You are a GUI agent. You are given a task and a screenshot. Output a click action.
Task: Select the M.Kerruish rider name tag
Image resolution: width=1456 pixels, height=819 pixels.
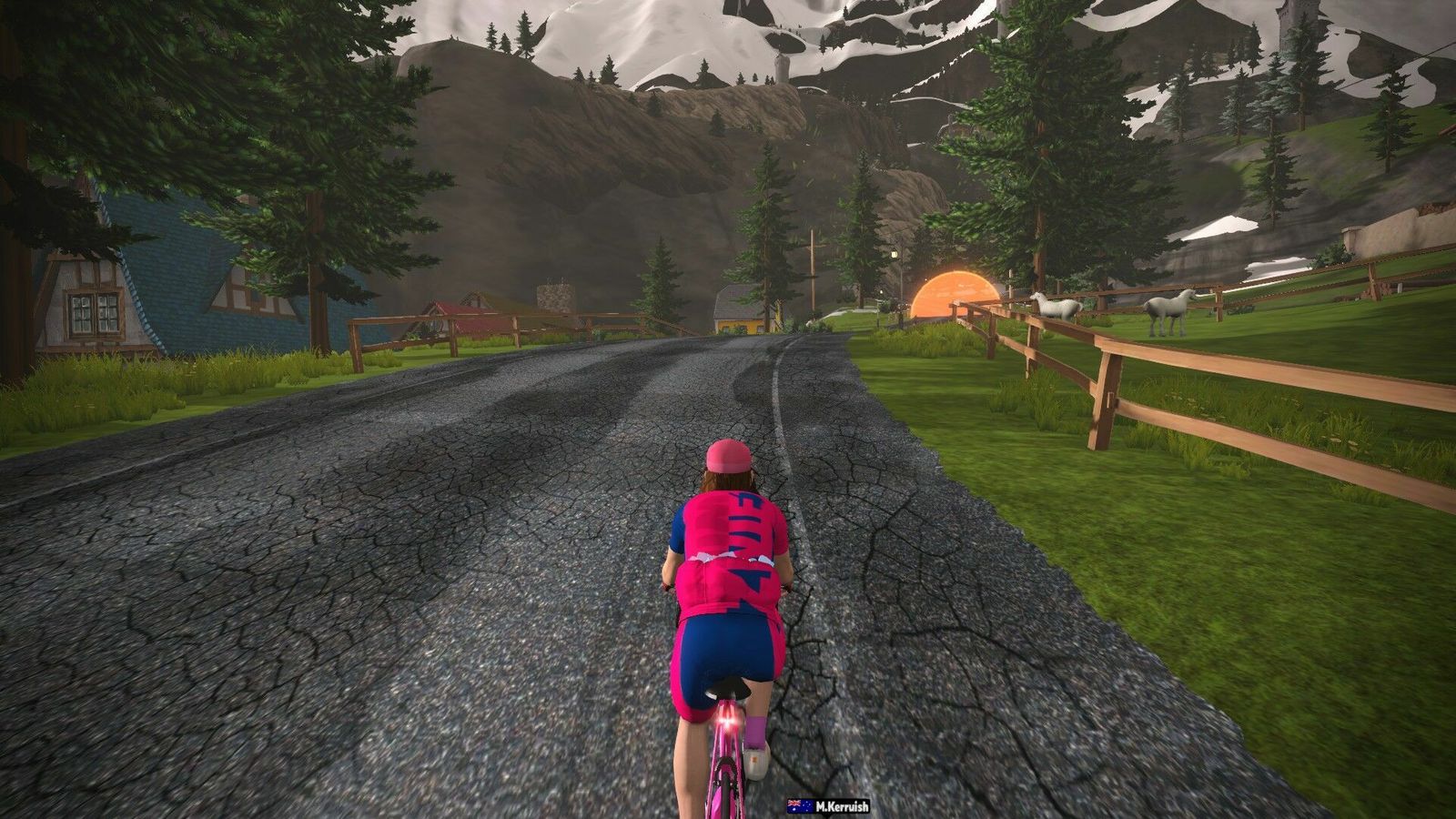(x=829, y=806)
